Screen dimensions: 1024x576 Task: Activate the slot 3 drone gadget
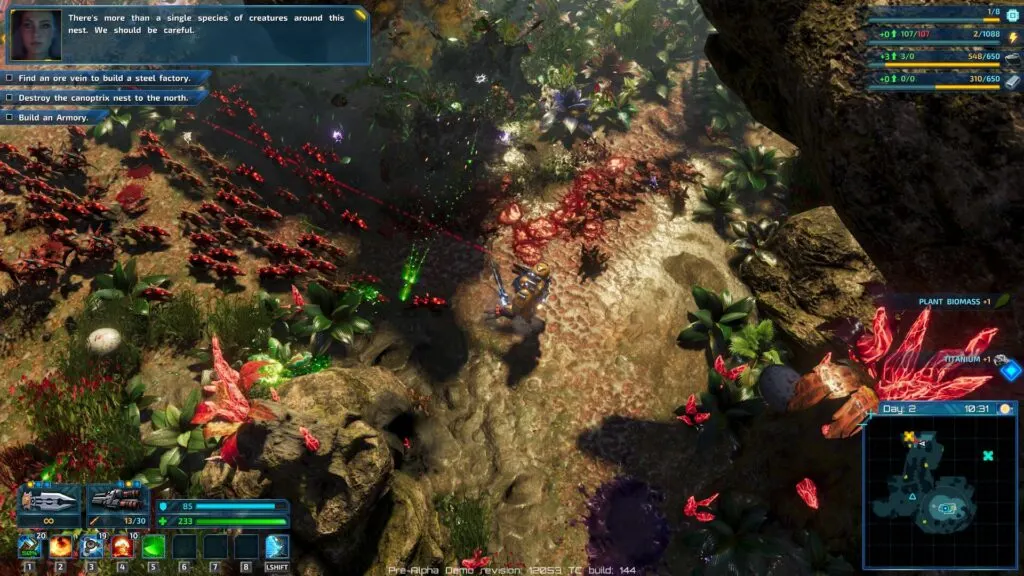tap(92, 547)
